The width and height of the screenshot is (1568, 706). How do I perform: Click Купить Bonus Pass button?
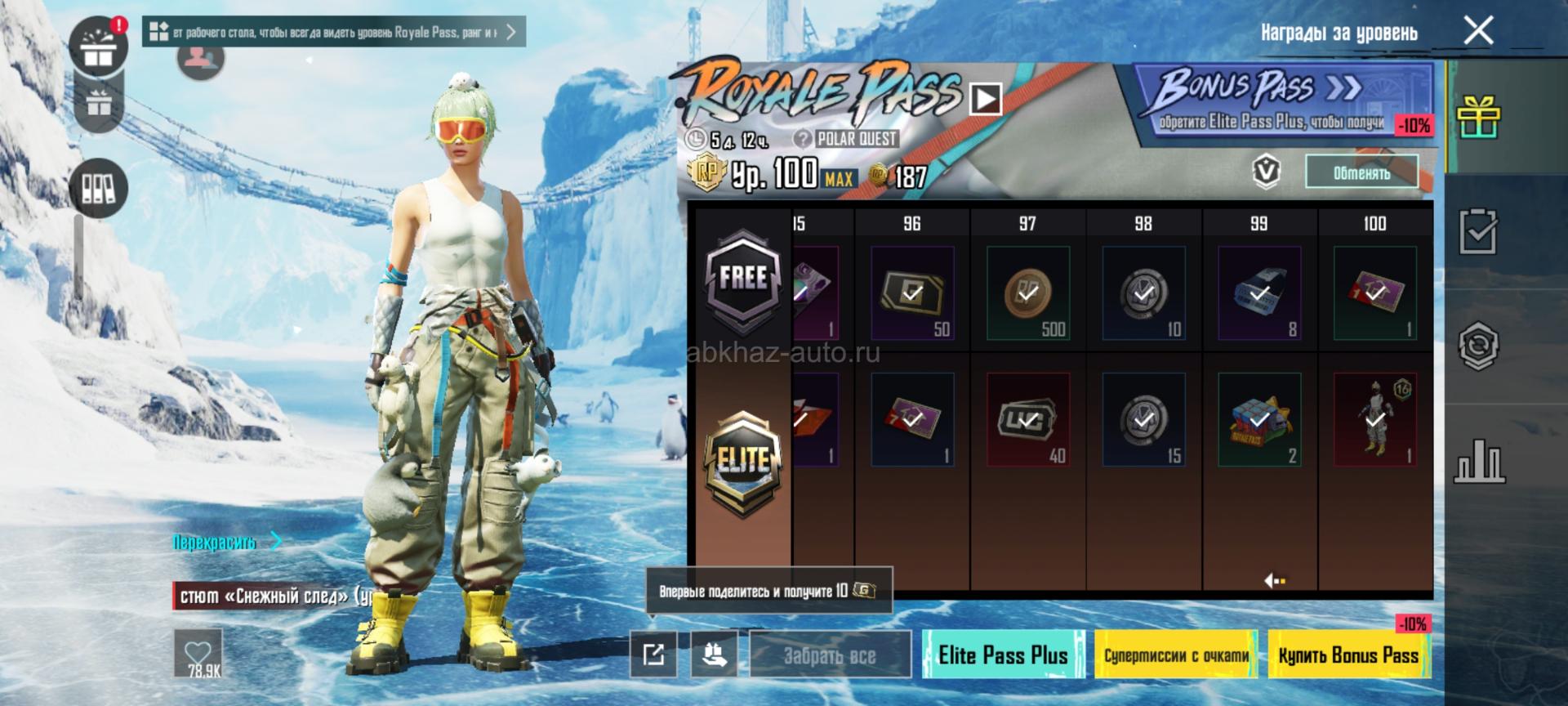point(1348,655)
